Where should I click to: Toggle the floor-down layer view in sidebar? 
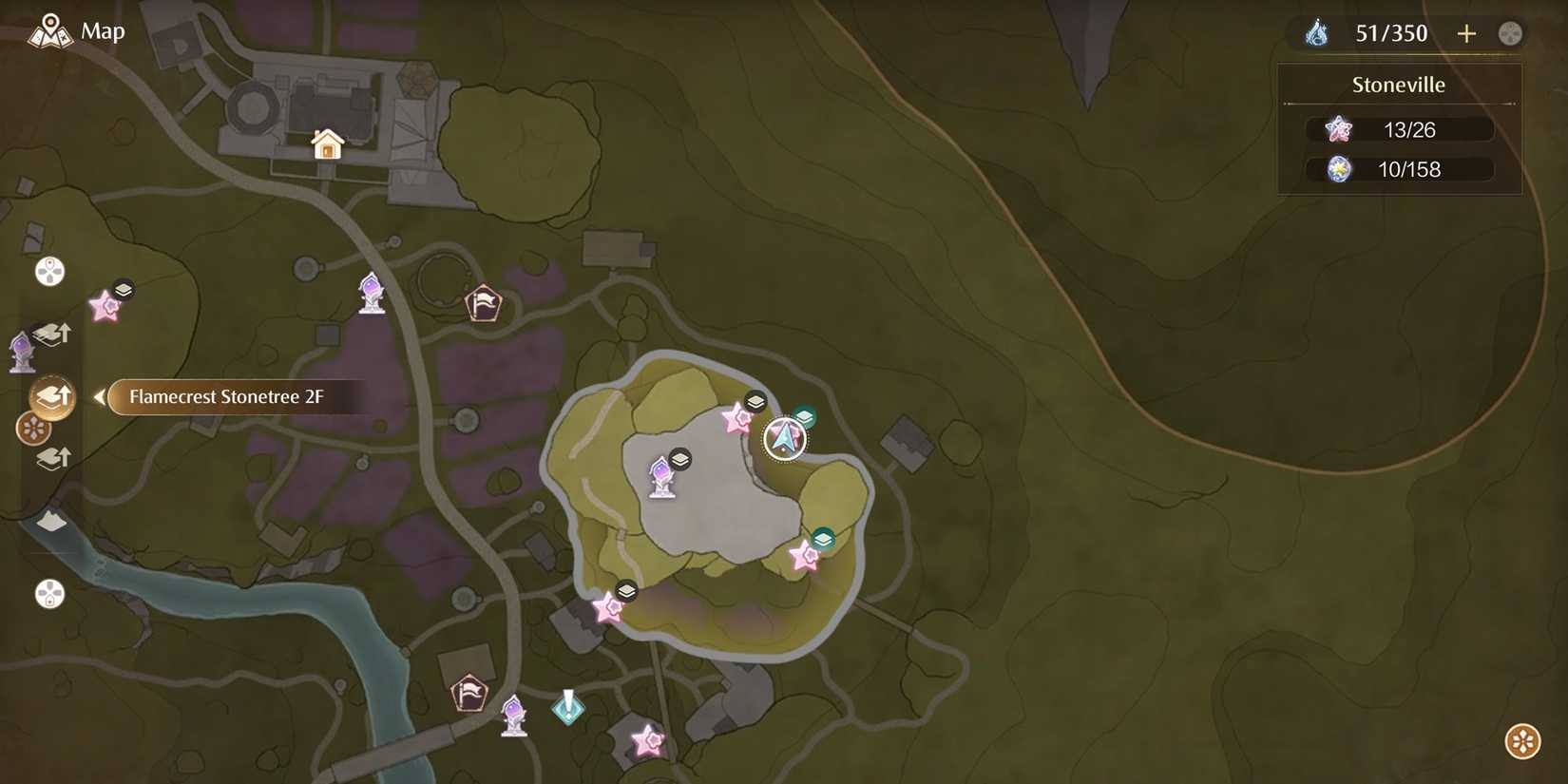[52, 458]
